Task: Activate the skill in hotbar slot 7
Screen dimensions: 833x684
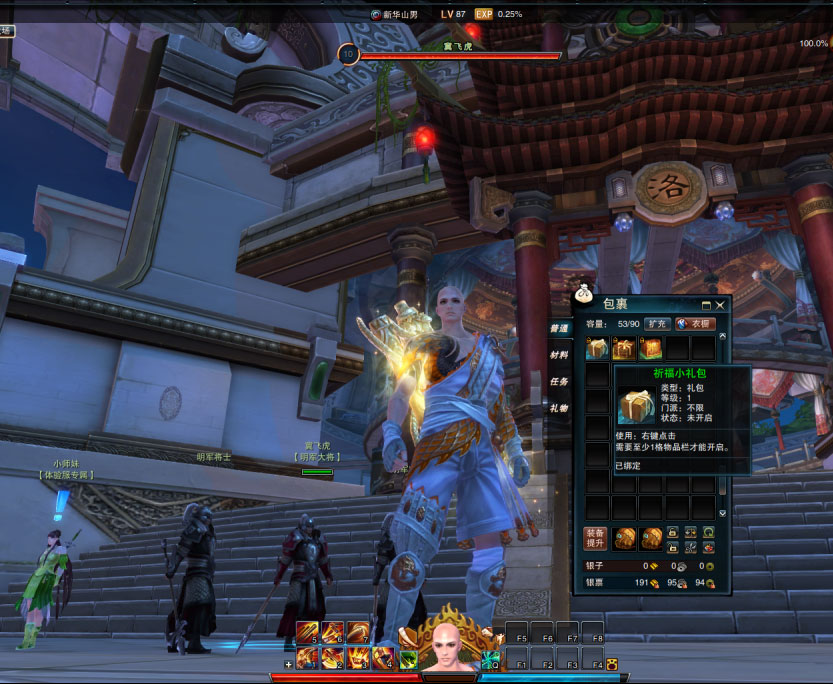Action: (357, 633)
